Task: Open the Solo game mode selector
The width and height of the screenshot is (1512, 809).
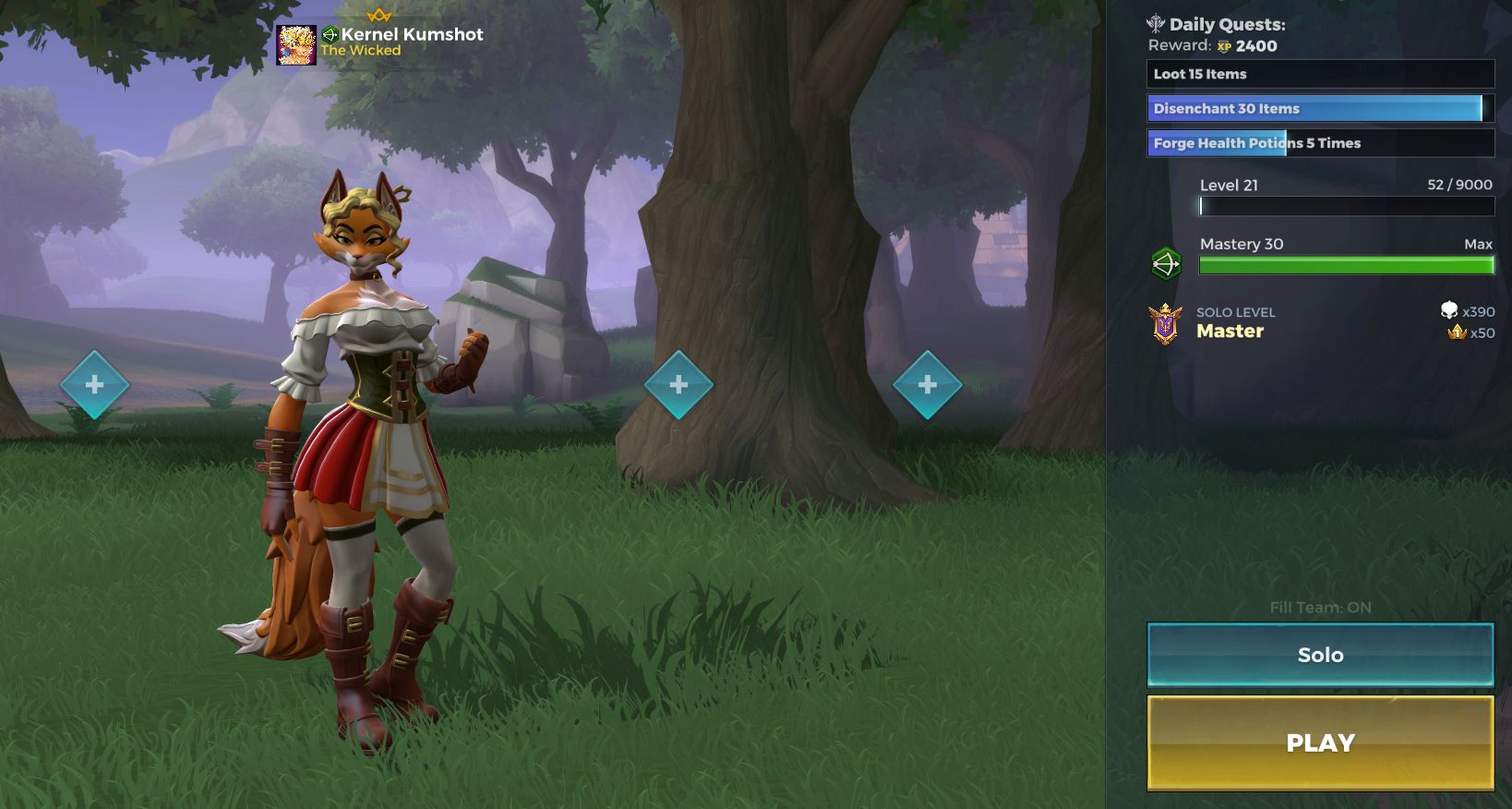Action: (1319, 654)
